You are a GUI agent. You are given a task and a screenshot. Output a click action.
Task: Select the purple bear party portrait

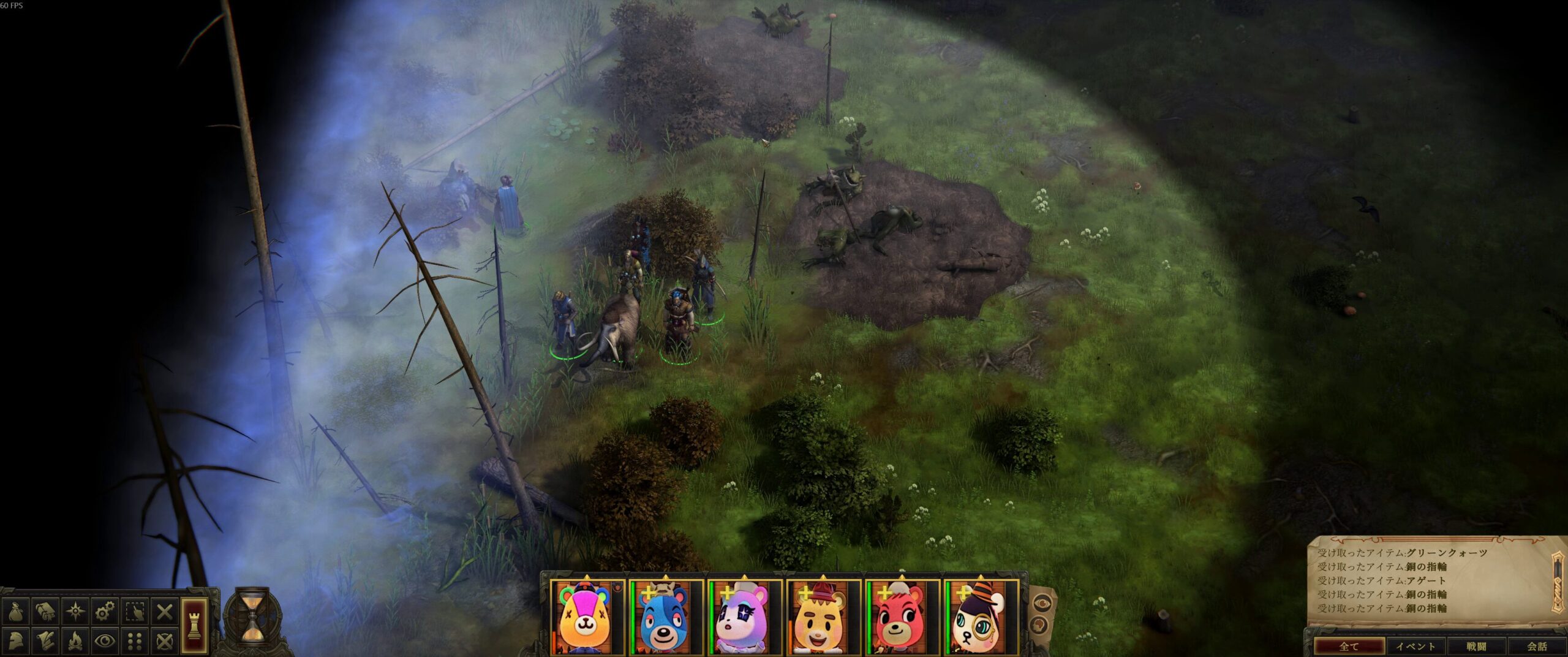744,618
